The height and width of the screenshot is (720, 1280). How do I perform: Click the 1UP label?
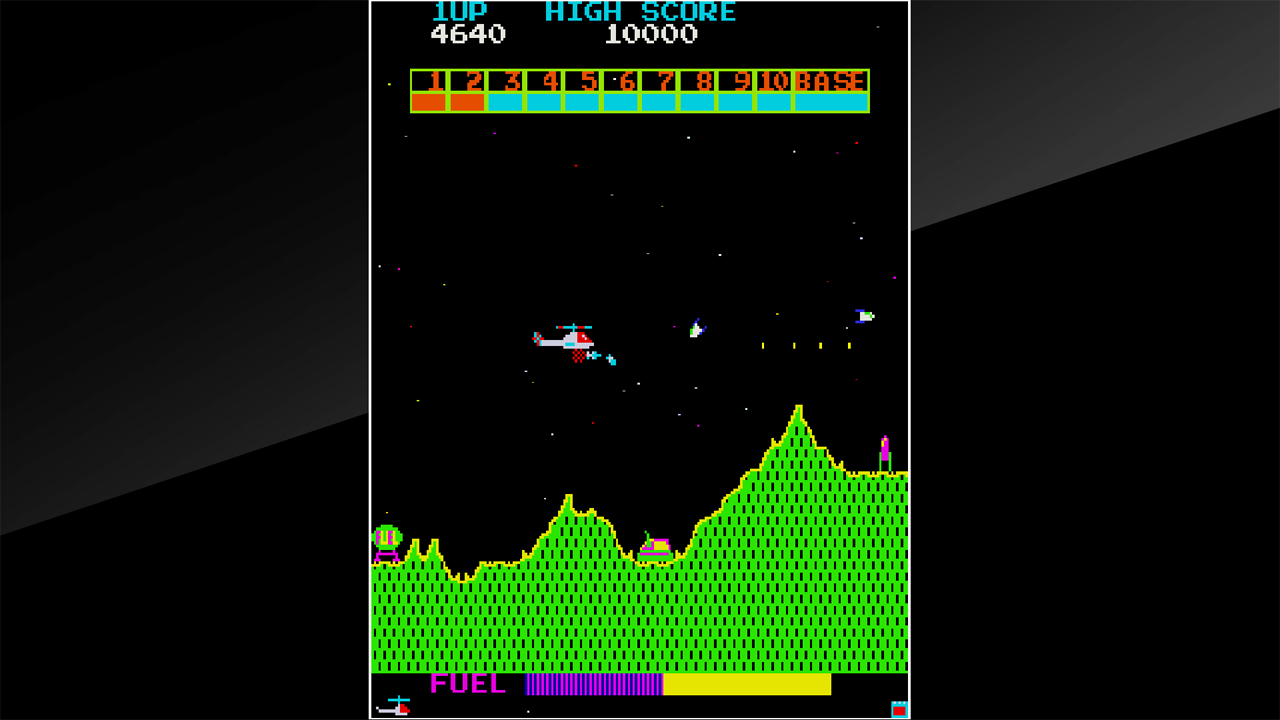(462, 12)
